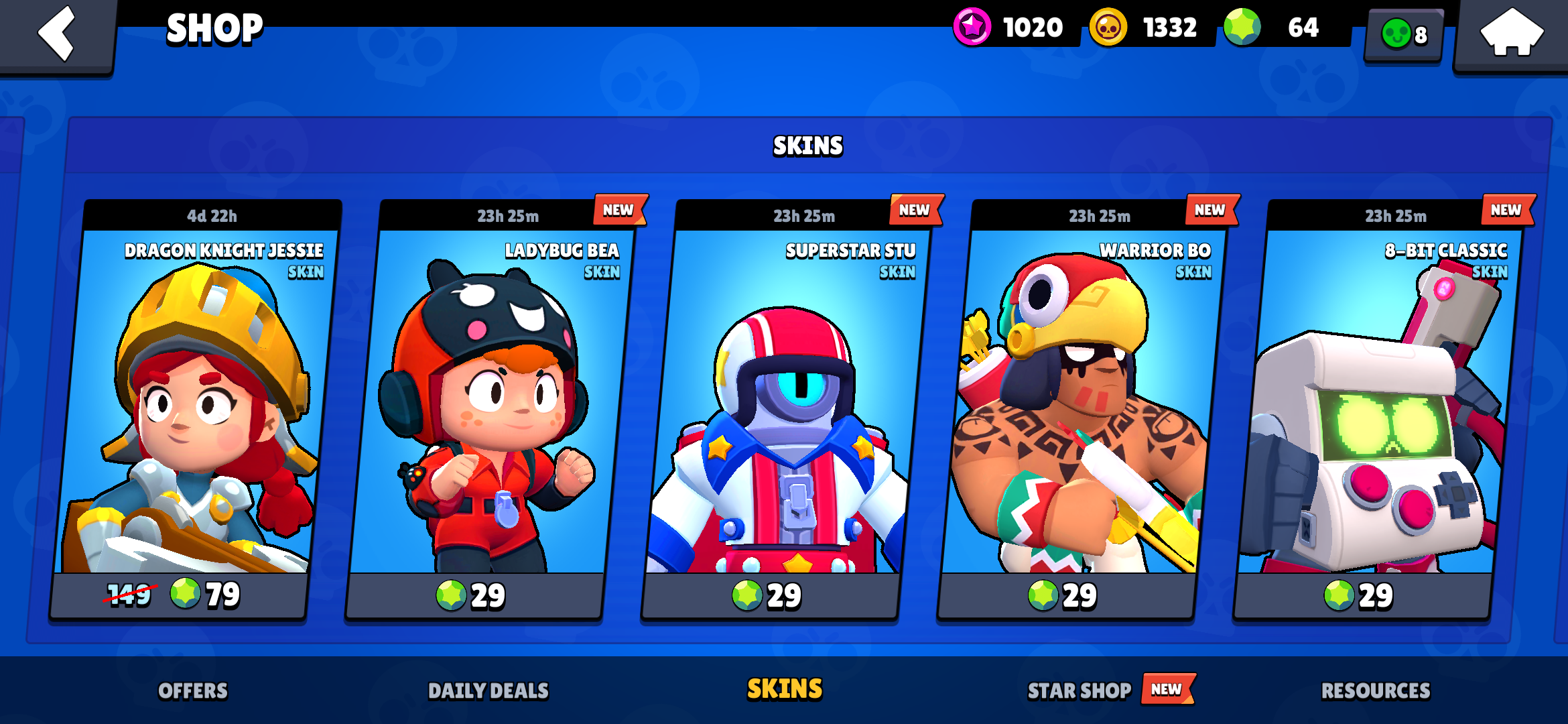
Task: Click the NEW ribbon on Superstar Stu card
Action: (x=914, y=210)
